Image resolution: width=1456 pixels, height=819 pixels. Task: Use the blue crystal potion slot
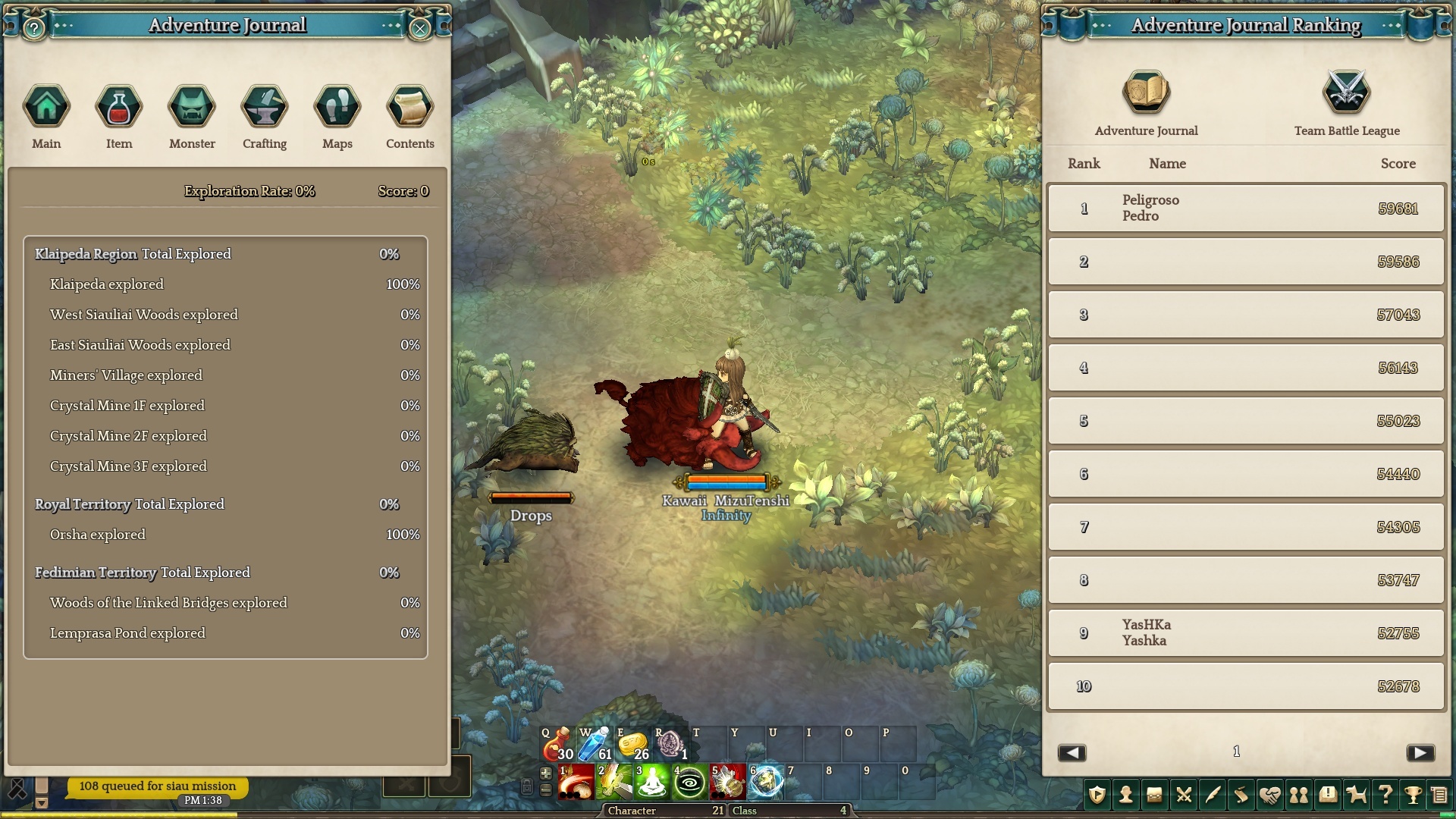pos(595,745)
